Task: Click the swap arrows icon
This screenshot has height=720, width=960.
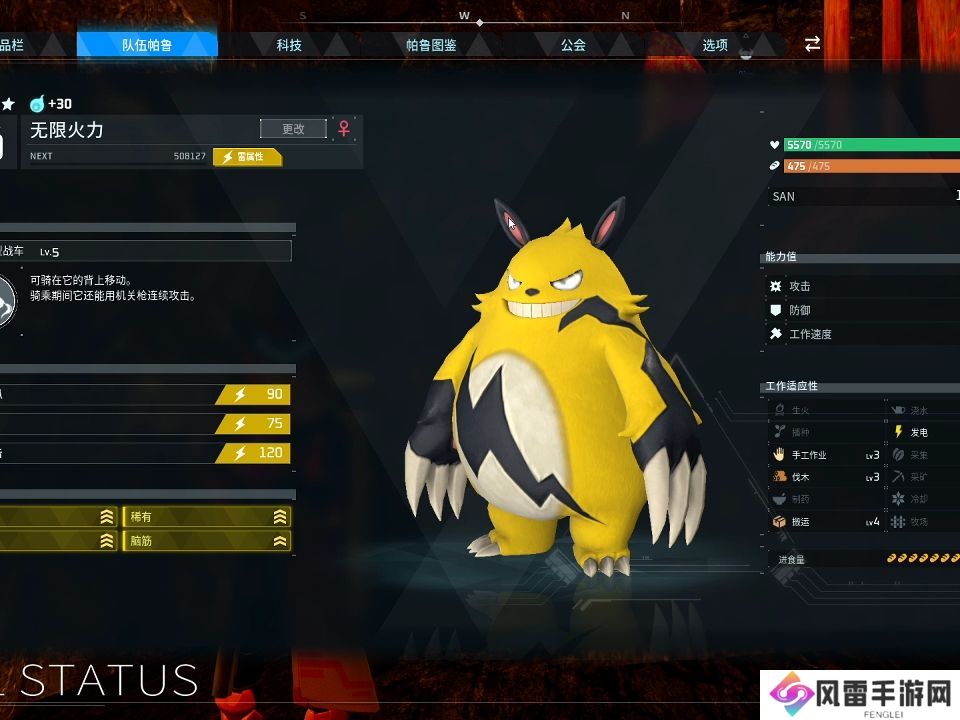Action: coord(812,44)
